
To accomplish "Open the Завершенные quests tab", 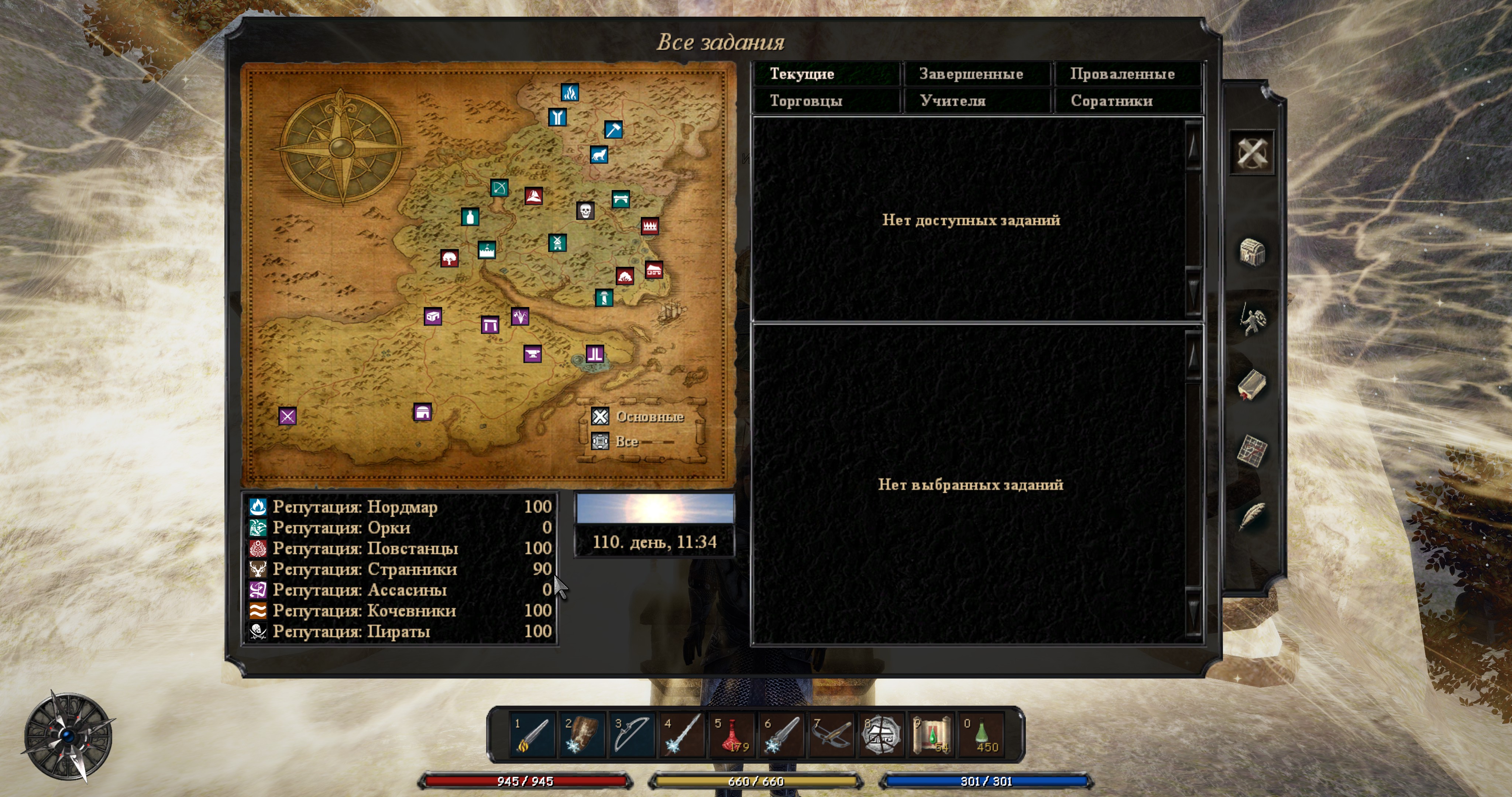I will [x=976, y=74].
